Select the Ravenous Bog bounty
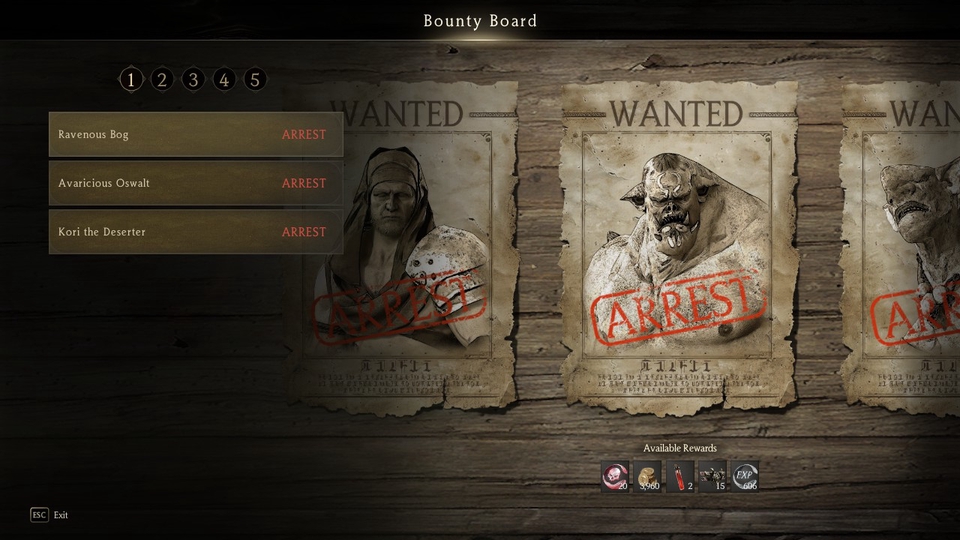Viewport: 960px width, 540px height. point(195,135)
